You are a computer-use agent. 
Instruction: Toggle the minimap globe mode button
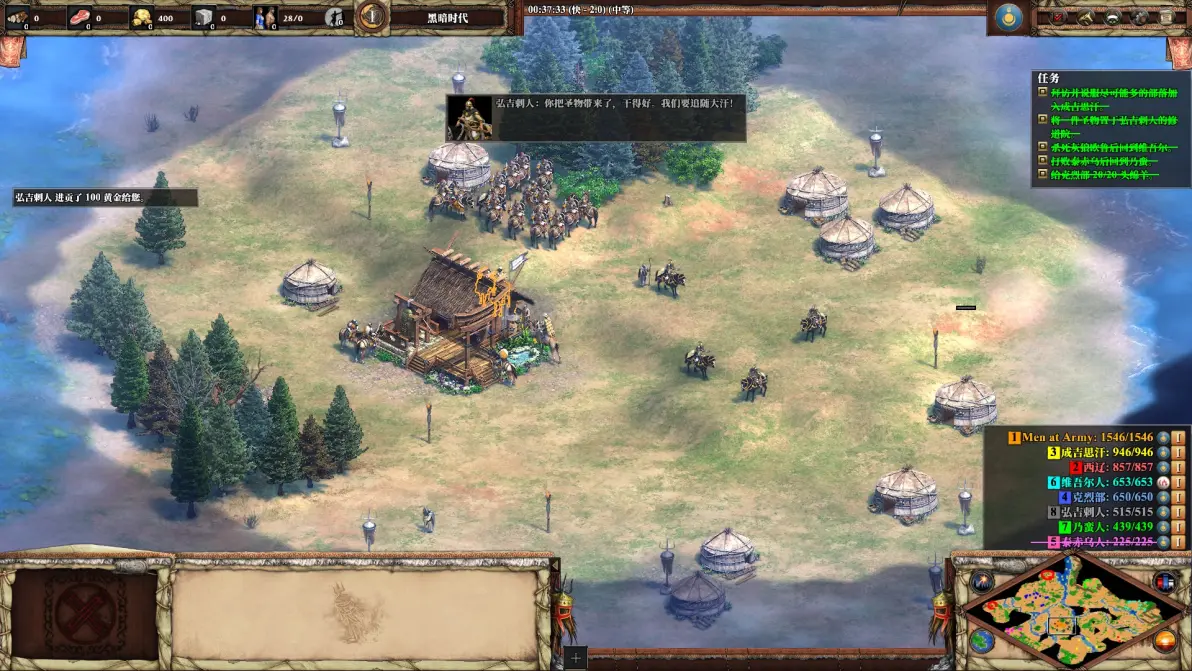click(x=981, y=640)
